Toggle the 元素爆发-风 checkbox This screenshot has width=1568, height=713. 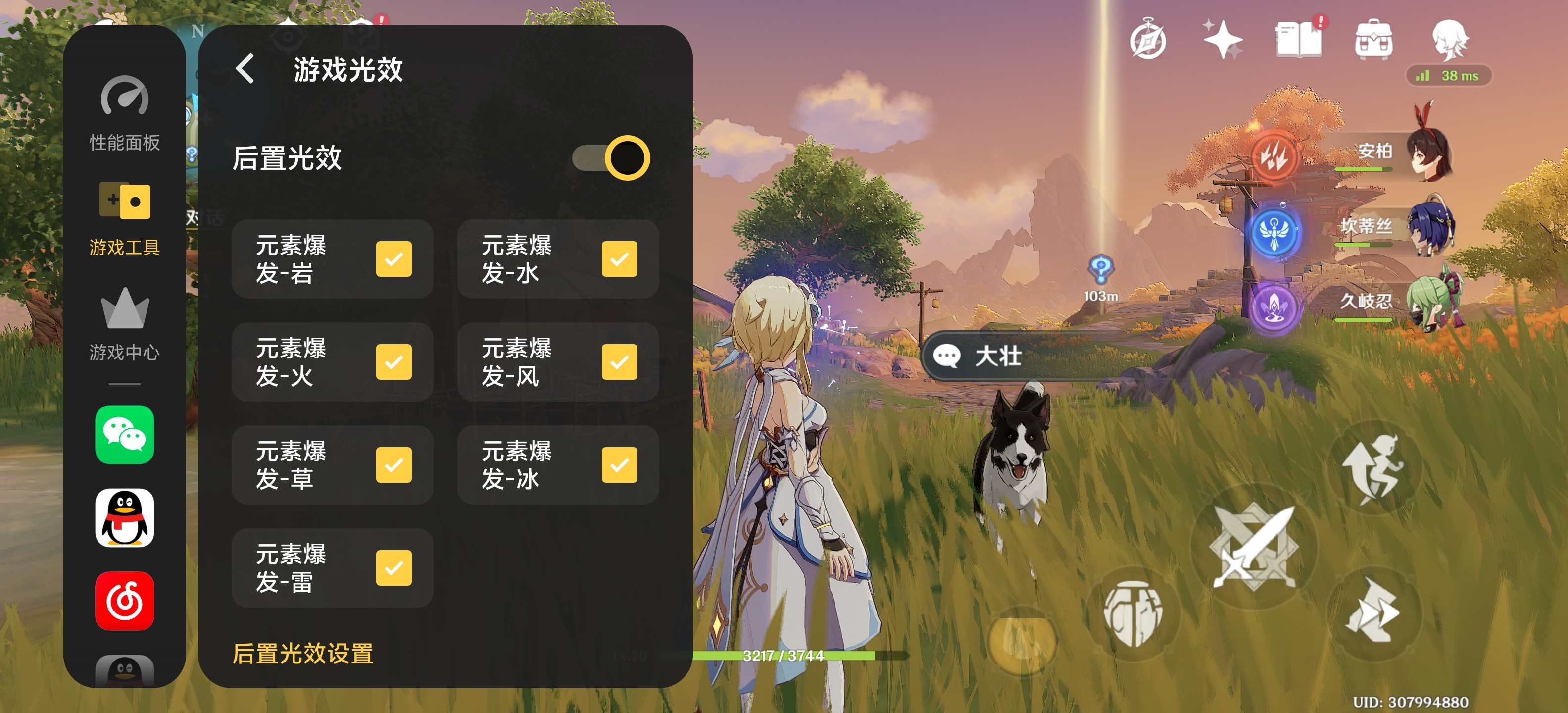click(x=619, y=361)
